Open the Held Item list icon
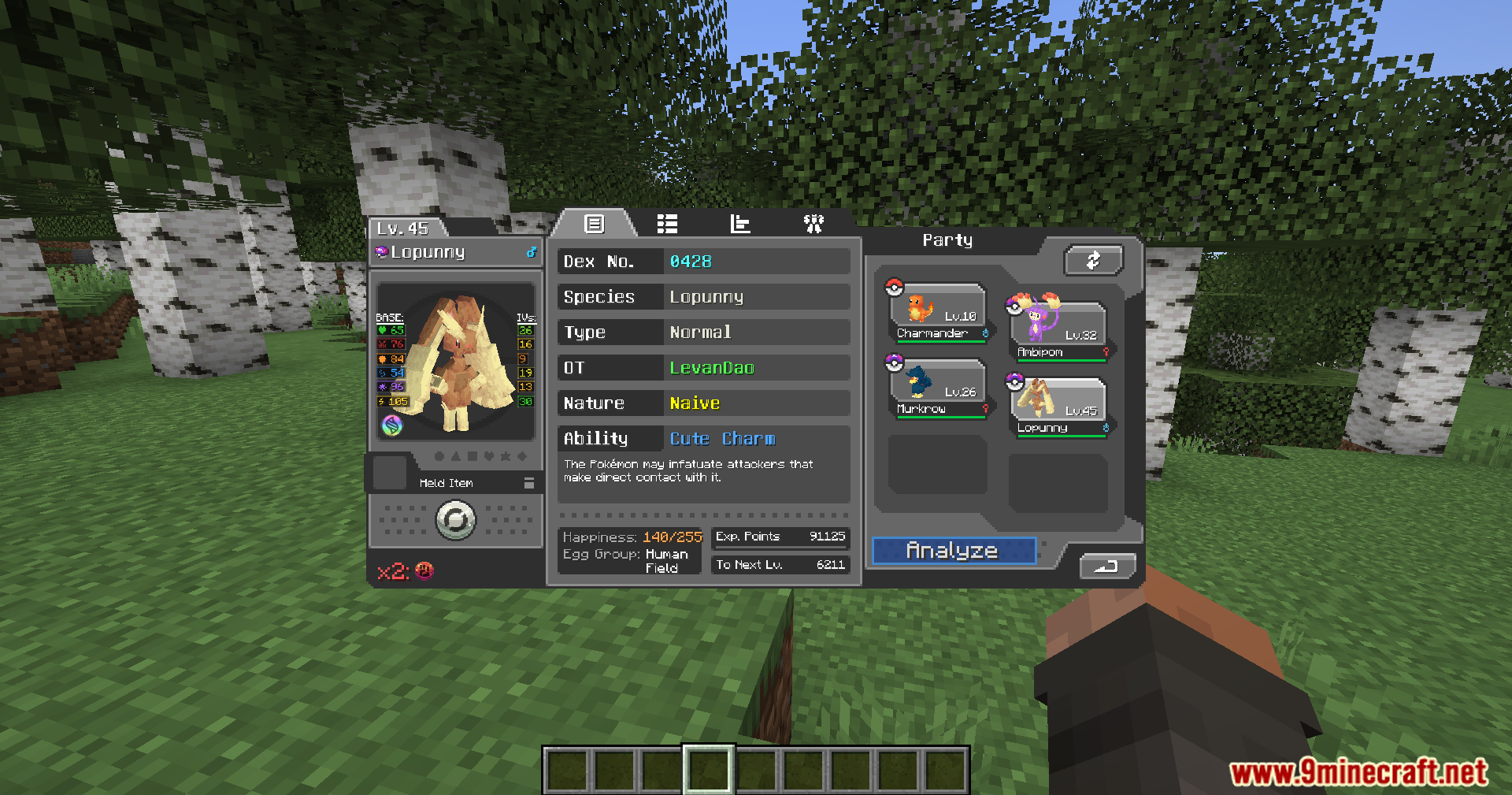Image resolution: width=1512 pixels, height=795 pixels. click(529, 483)
